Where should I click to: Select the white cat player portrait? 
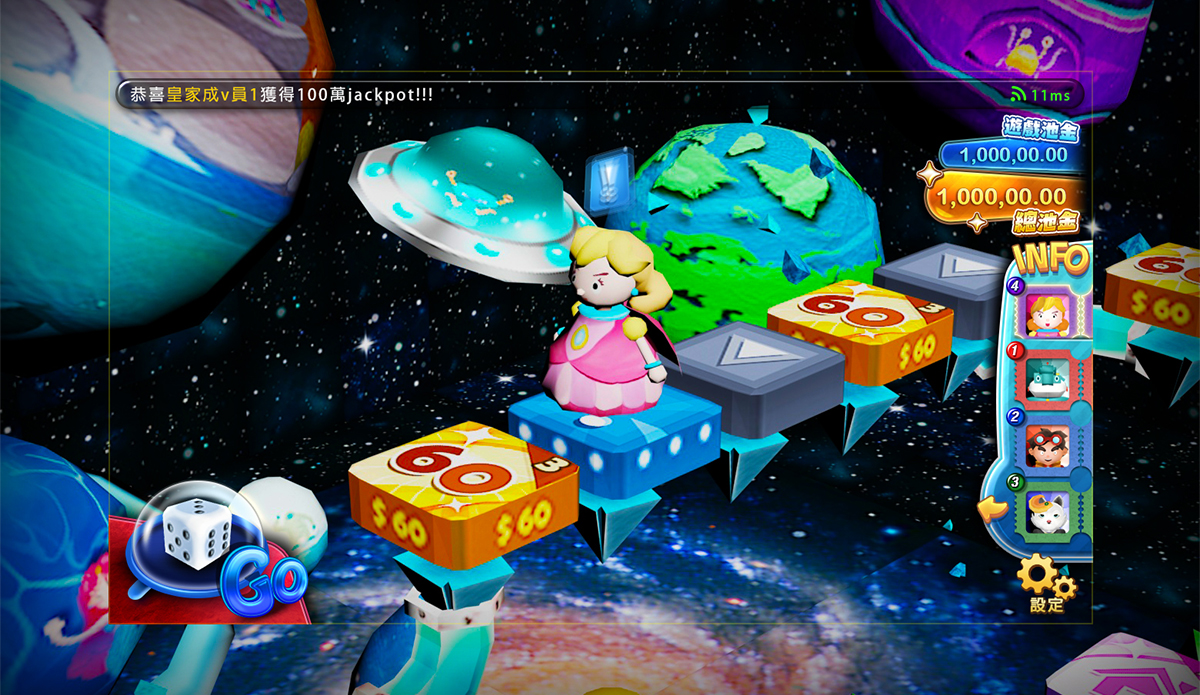1047,511
